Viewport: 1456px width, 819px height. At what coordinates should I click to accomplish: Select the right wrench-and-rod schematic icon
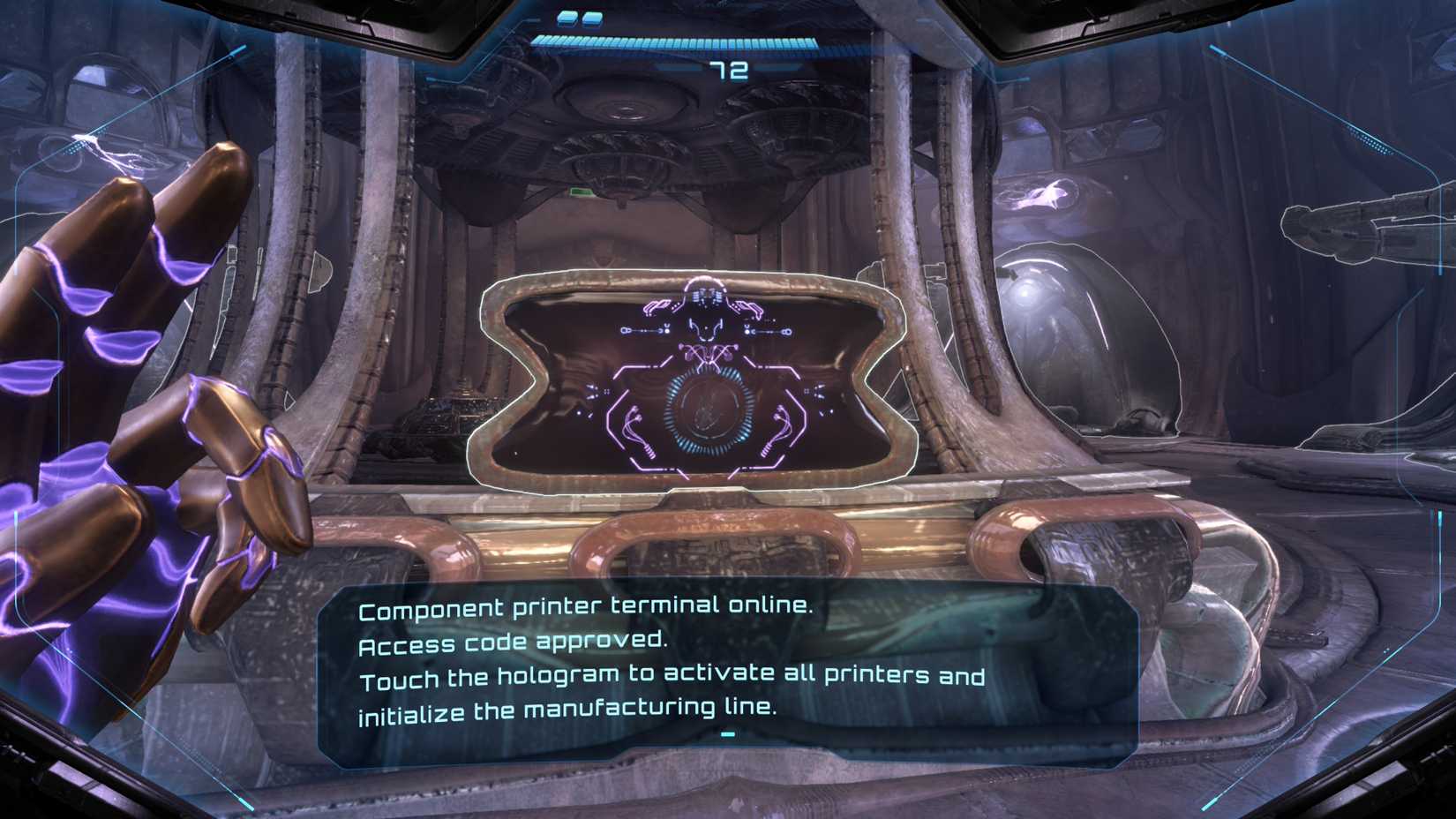tap(769, 331)
